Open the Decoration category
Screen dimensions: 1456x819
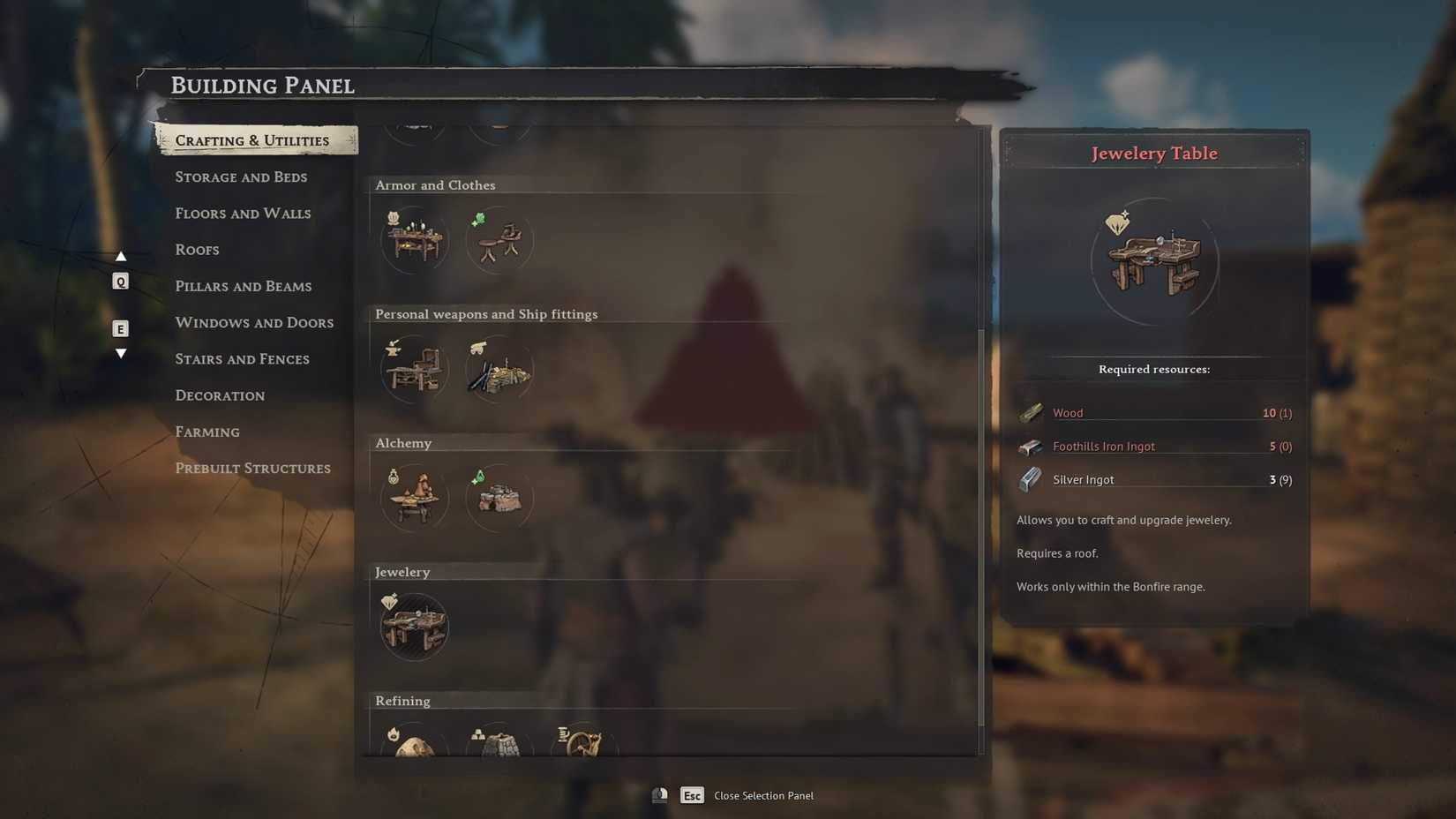pyautogui.click(x=220, y=395)
